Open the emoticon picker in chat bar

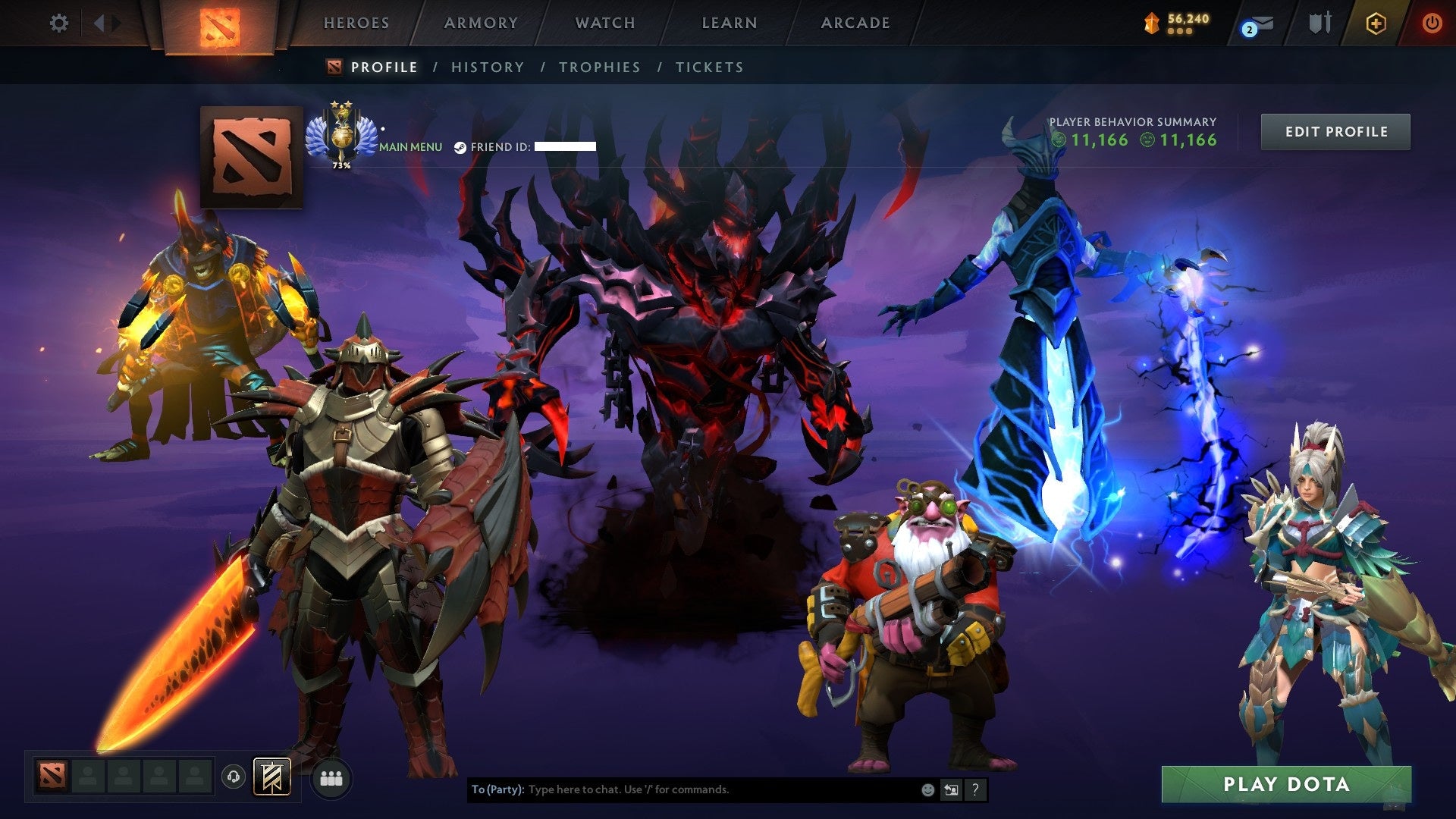click(927, 789)
